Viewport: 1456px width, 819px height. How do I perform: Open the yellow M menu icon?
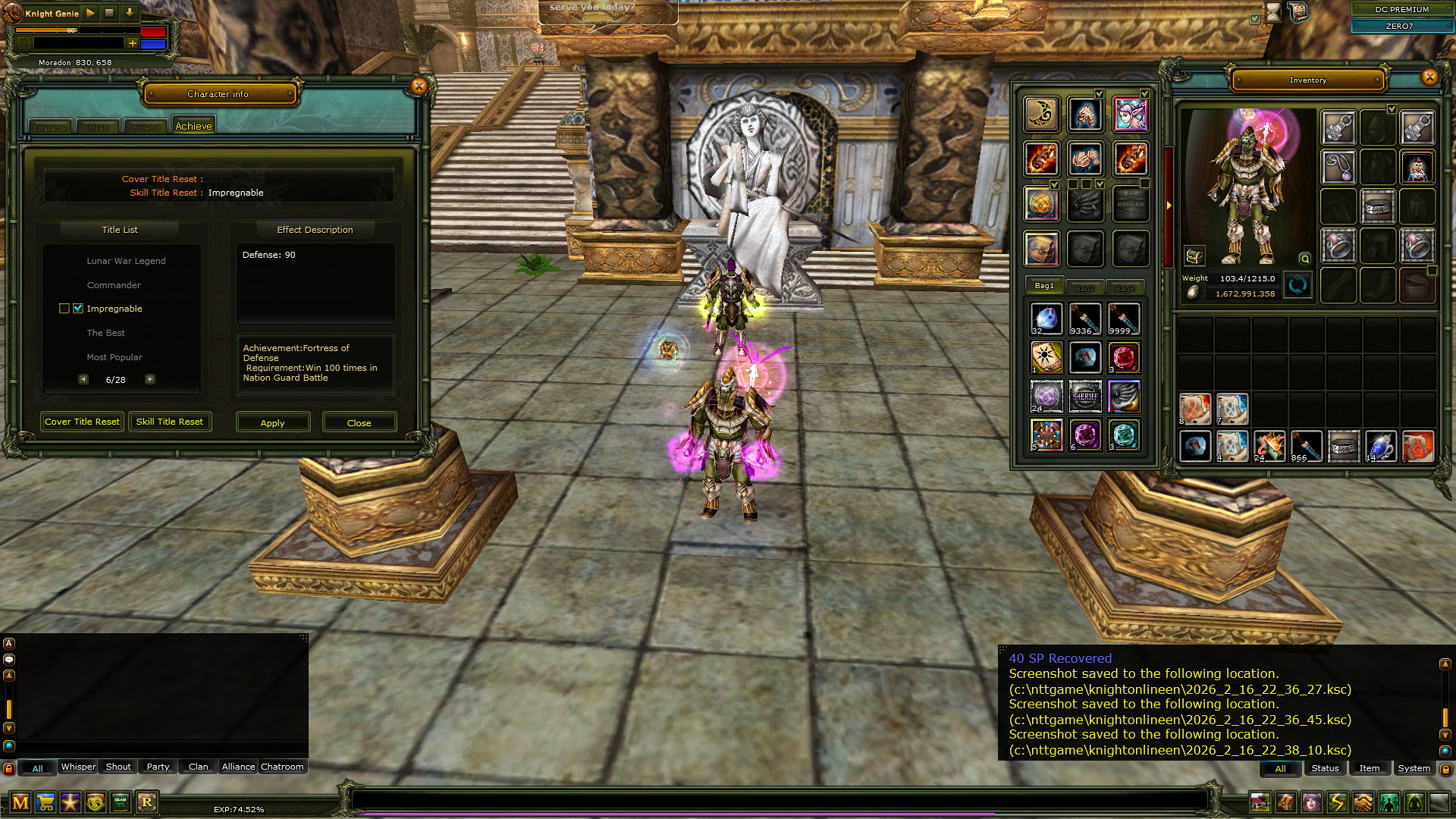coord(20,802)
